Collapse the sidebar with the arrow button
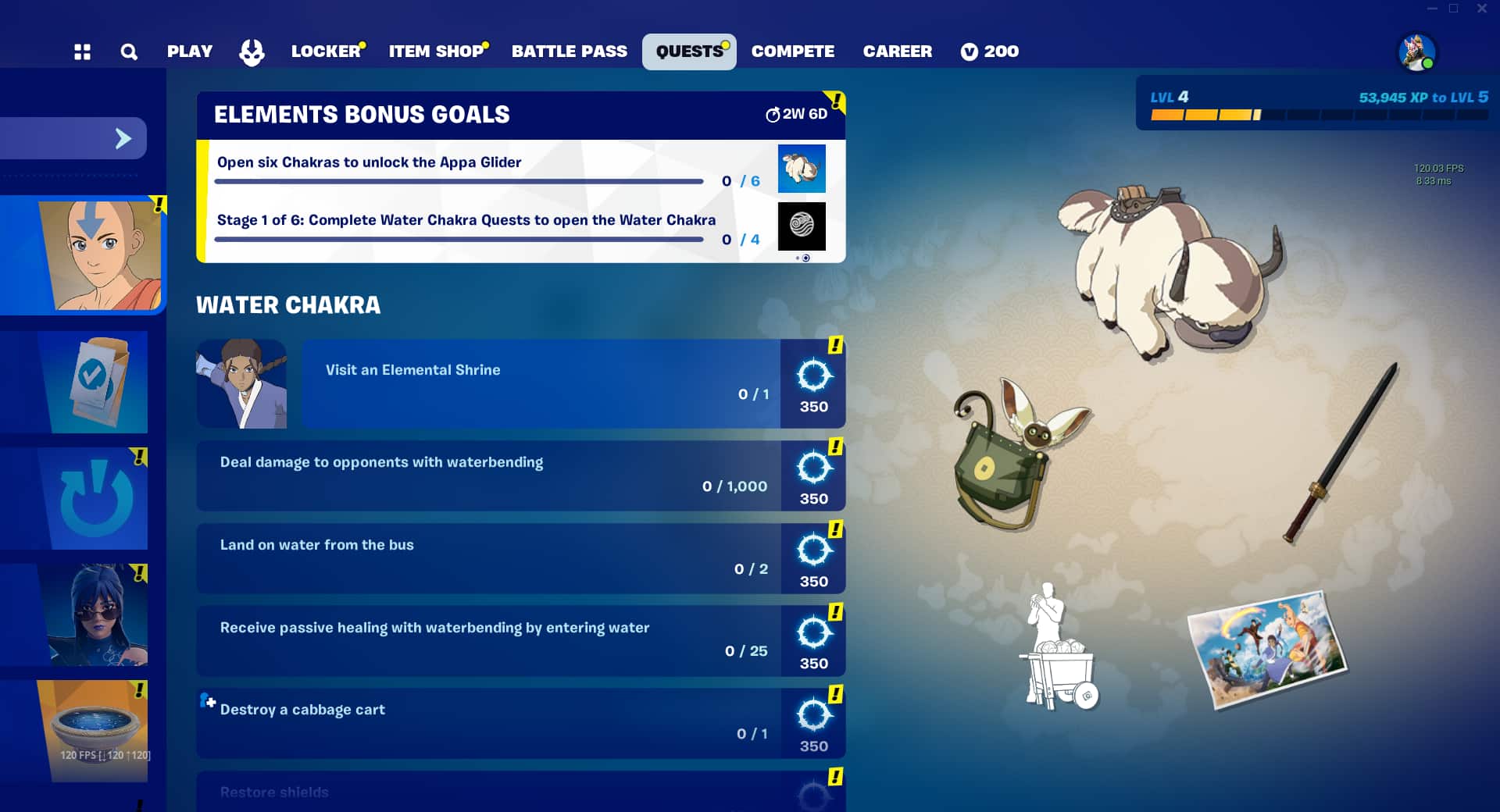1500x812 pixels. pyautogui.click(x=123, y=137)
